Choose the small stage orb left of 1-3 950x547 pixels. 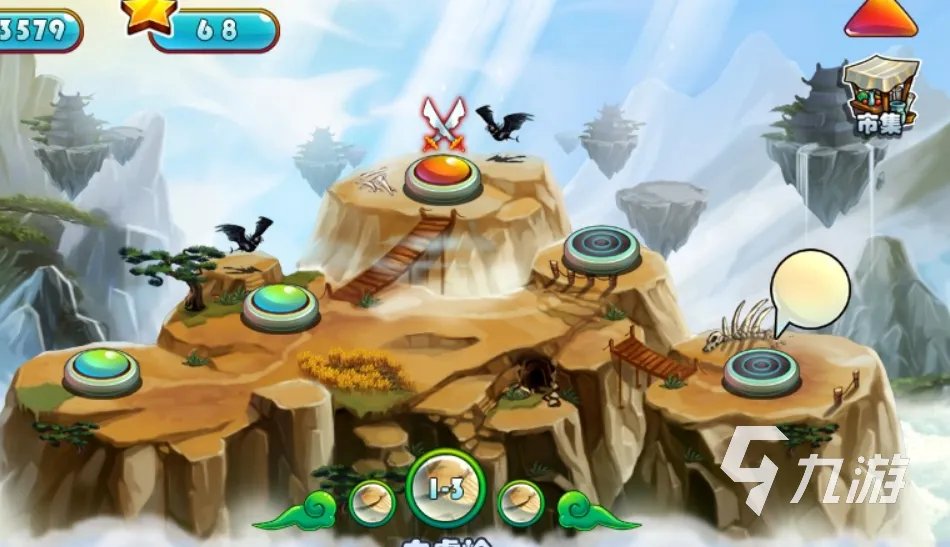click(372, 499)
